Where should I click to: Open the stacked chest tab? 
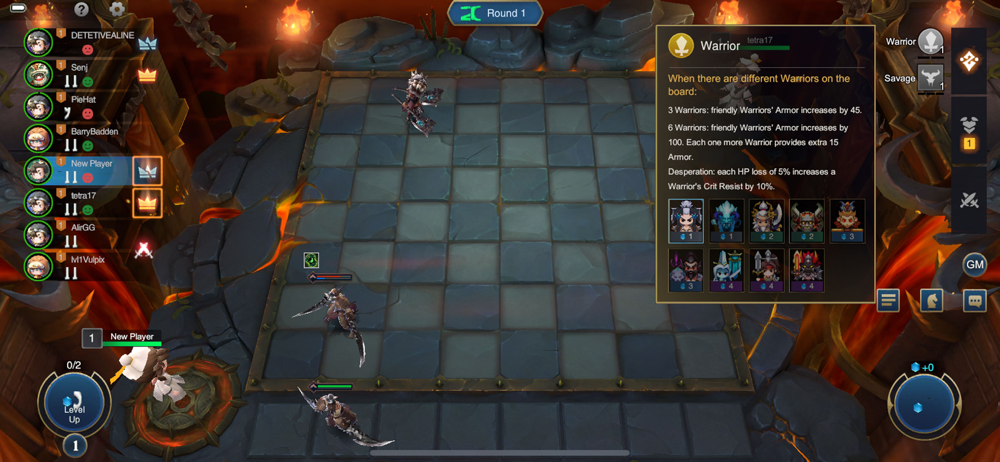[x=969, y=130]
